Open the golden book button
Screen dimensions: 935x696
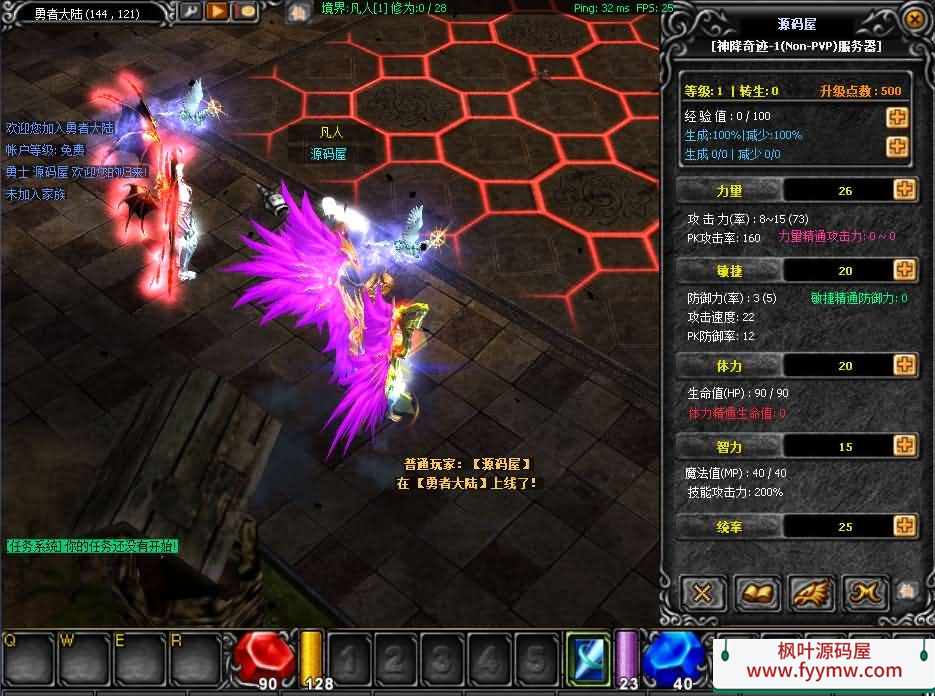pyautogui.click(x=758, y=593)
